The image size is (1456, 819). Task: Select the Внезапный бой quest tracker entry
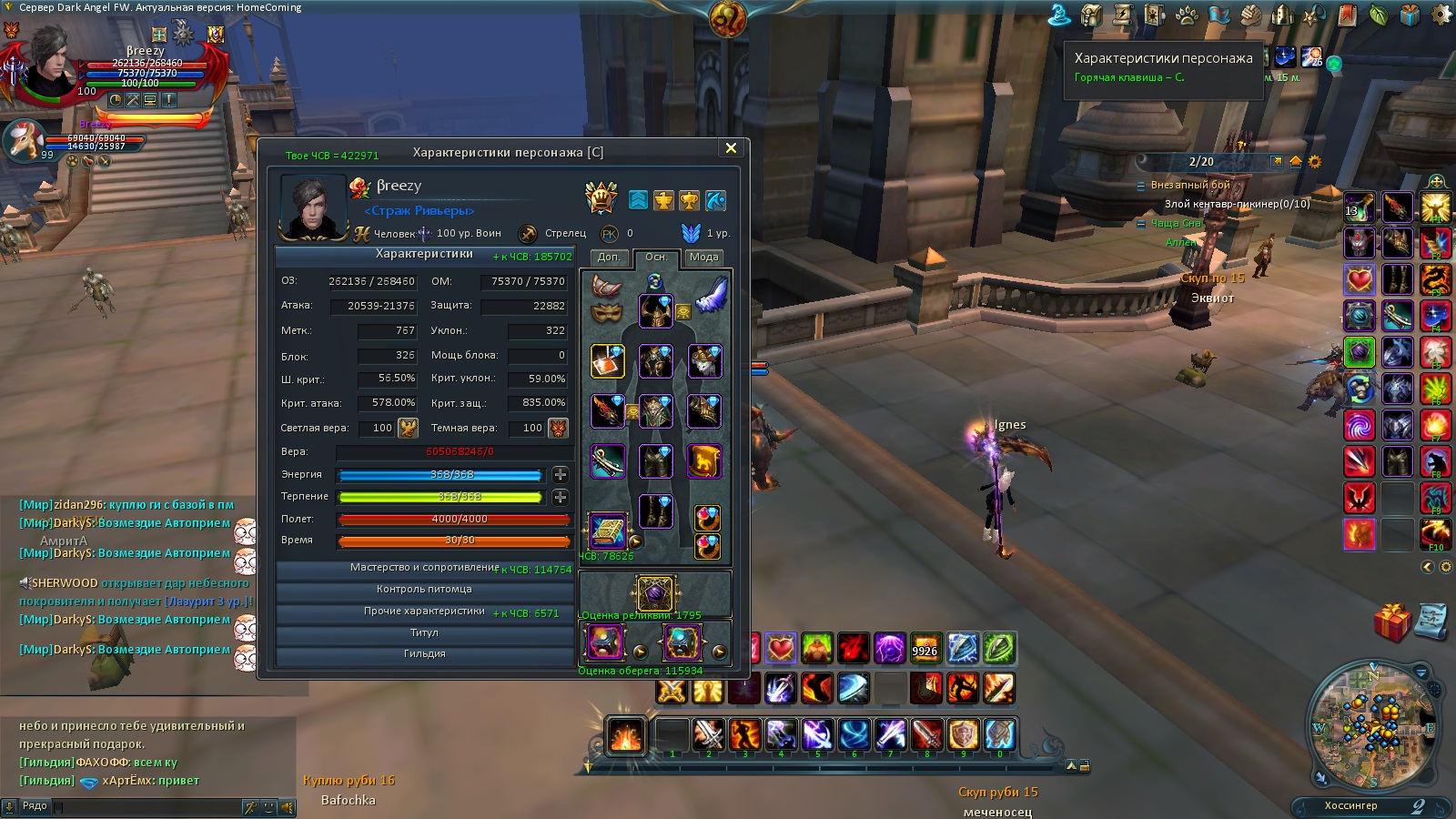1189,185
